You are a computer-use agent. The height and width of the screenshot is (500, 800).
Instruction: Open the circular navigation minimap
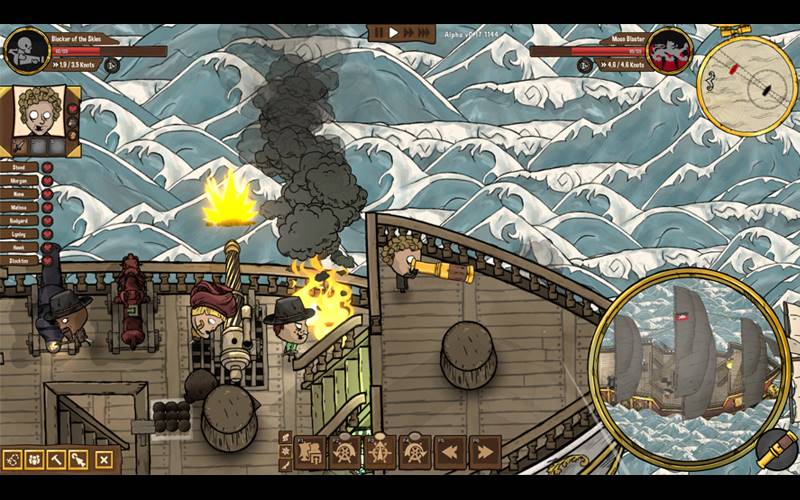(x=745, y=83)
